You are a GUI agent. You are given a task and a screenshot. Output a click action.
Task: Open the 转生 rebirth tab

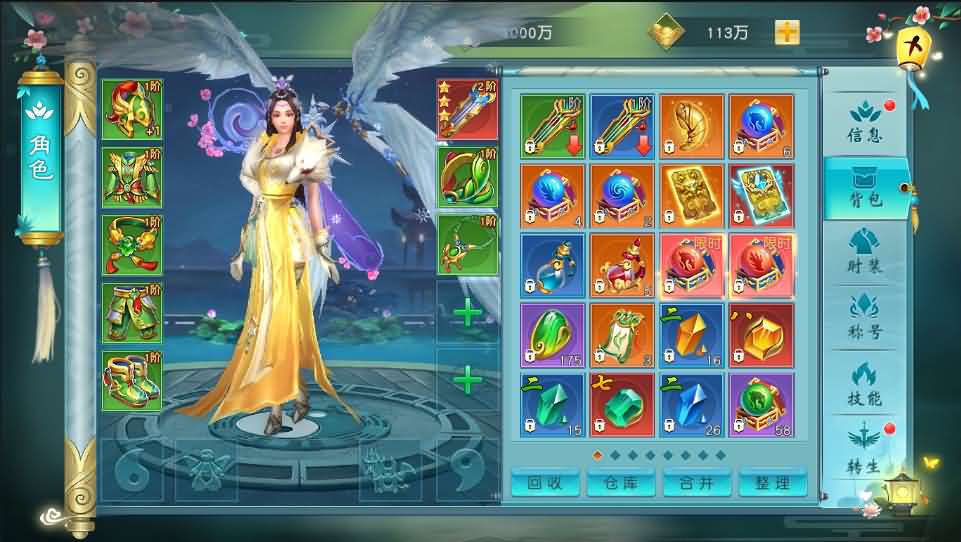pos(864,448)
